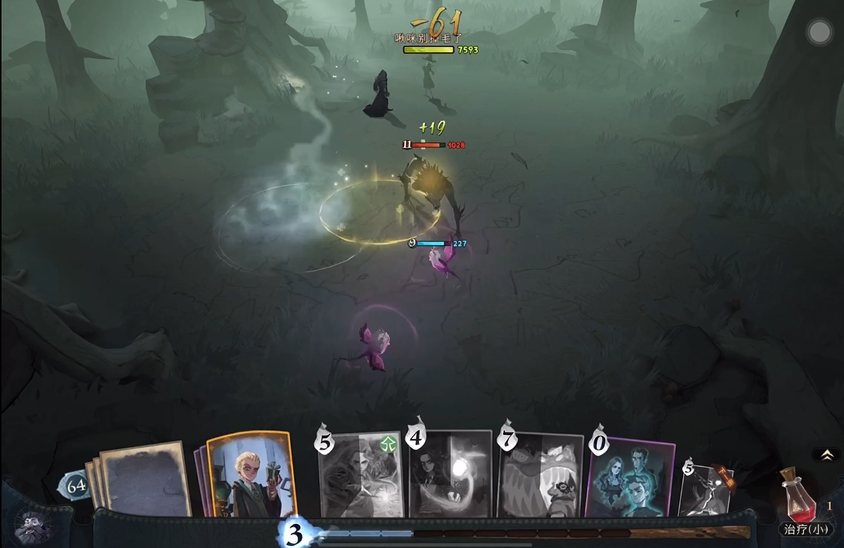Play the 0-cost purple-bordered companion card
844x548 pixels.
631,478
